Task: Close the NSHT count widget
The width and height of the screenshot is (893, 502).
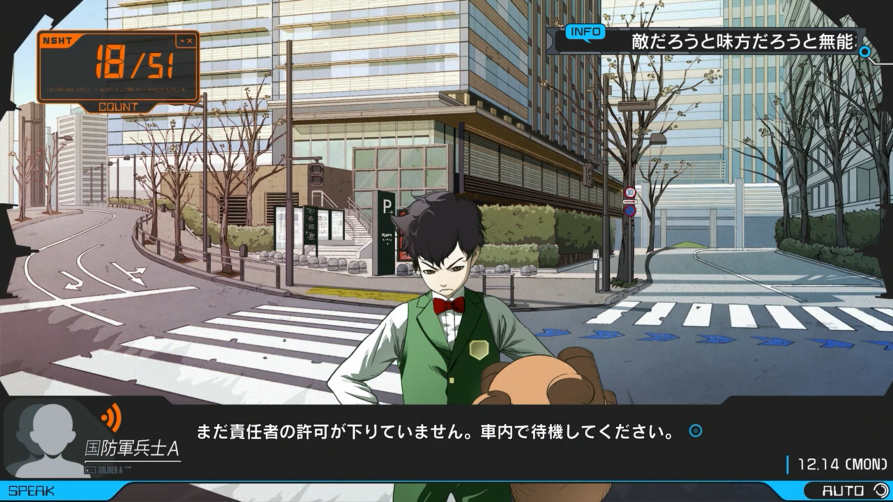Action: coord(187,41)
